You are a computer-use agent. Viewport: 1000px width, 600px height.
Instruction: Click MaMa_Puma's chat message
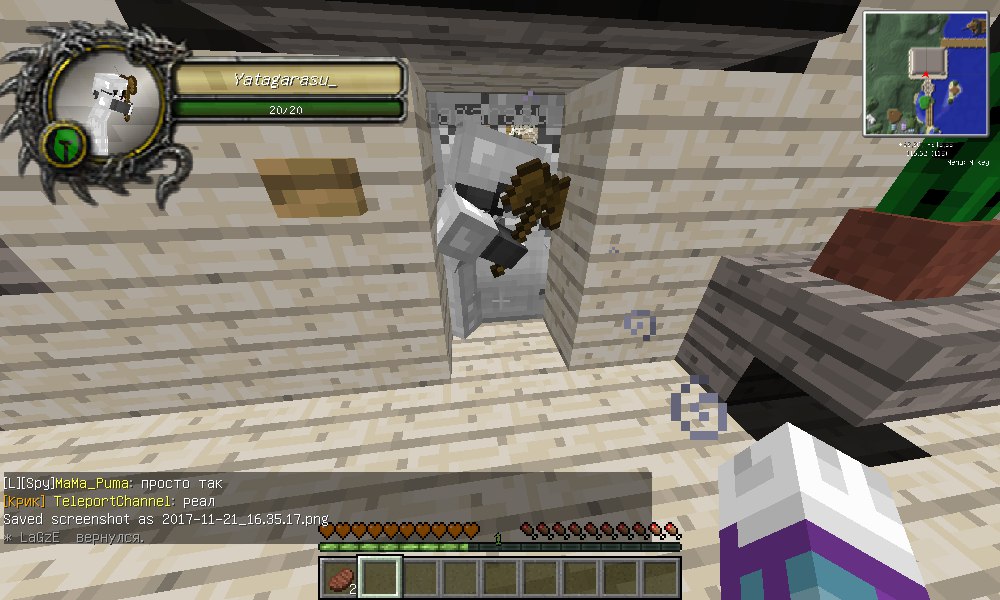(113, 484)
